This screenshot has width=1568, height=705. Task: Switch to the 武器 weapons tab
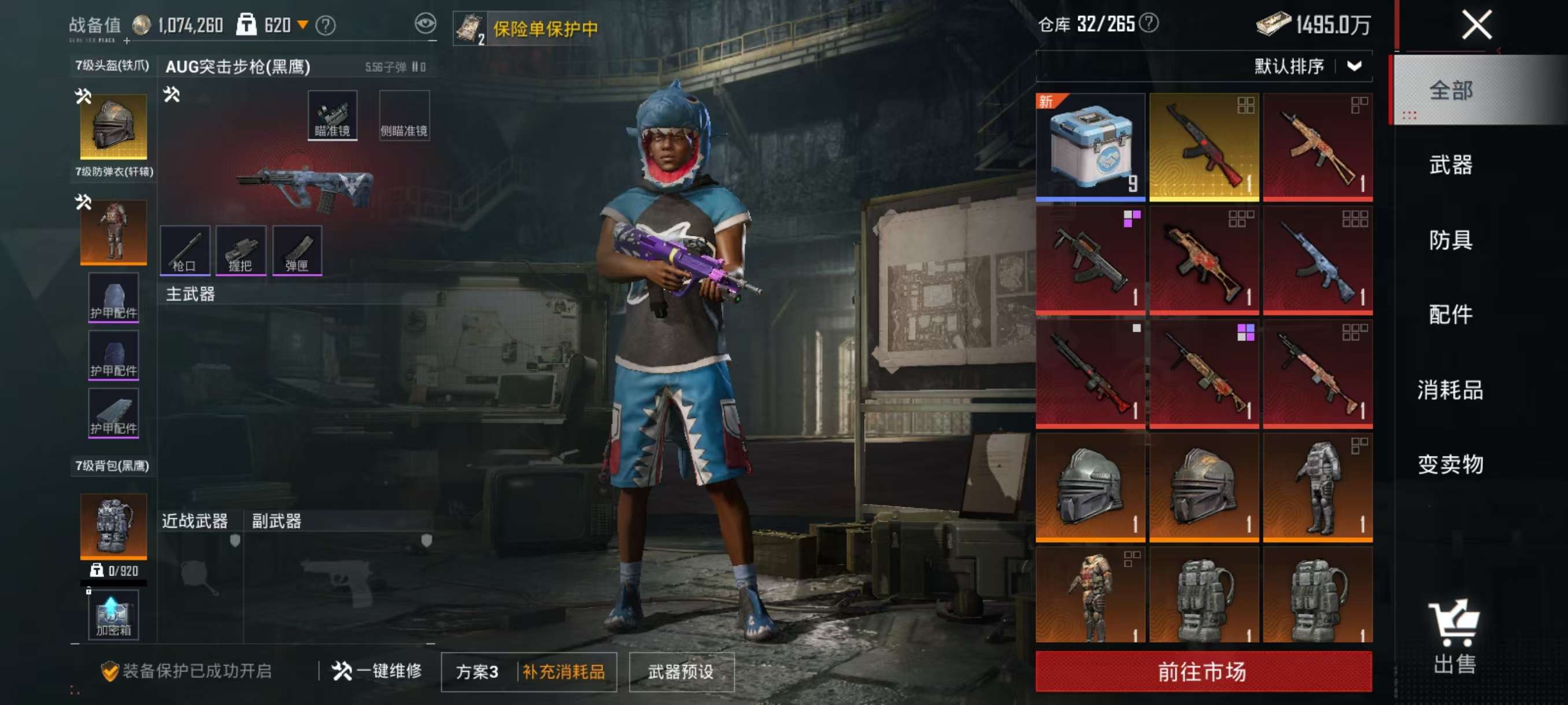tap(1450, 165)
